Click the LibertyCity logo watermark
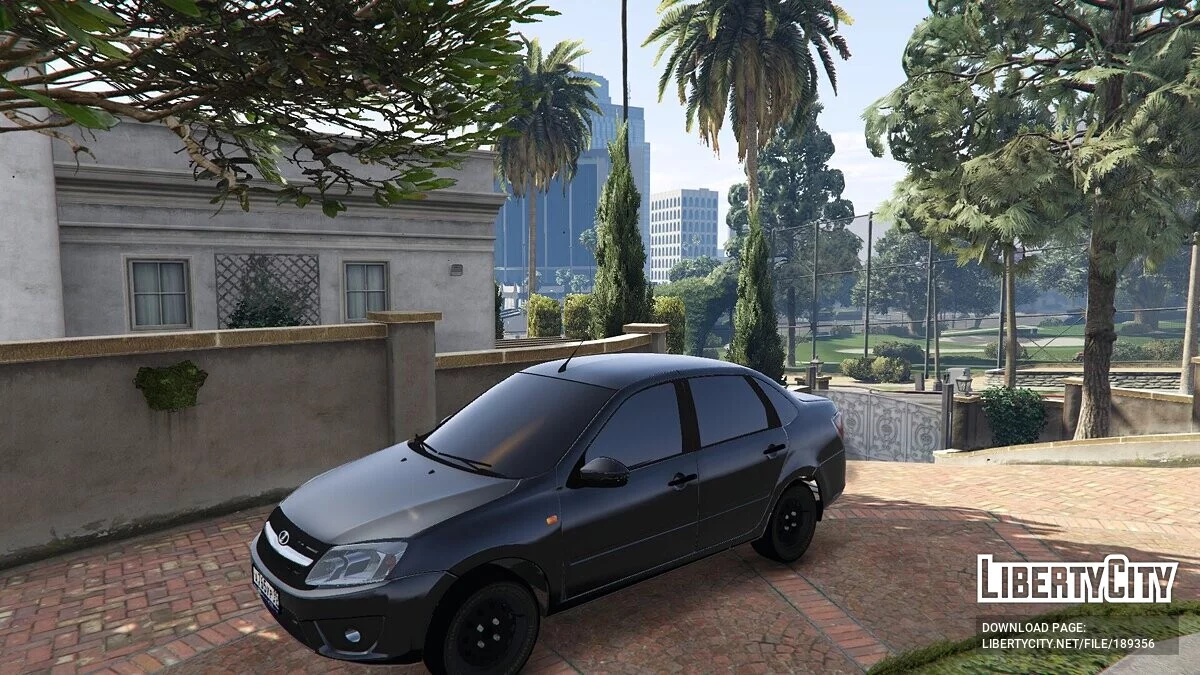This screenshot has height=675, width=1200. [x=1077, y=579]
